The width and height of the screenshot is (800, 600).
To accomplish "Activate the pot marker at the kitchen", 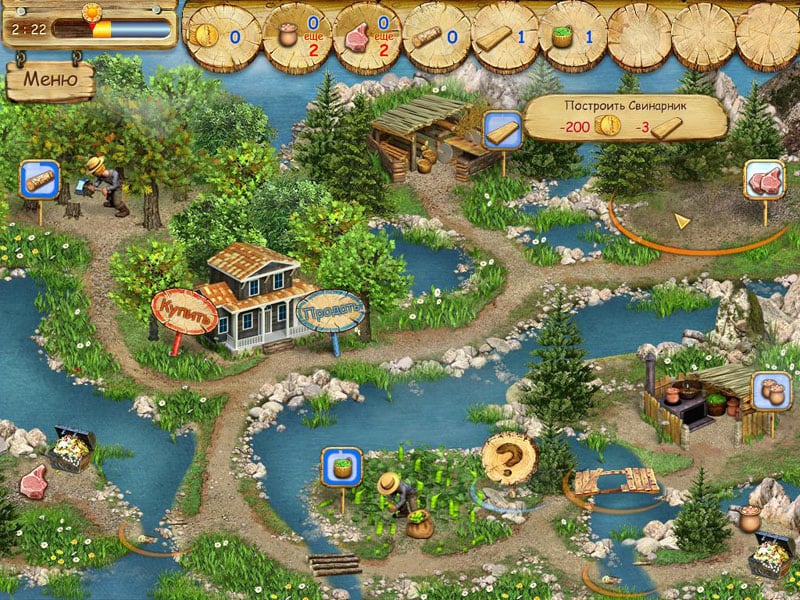I will (773, 391).
